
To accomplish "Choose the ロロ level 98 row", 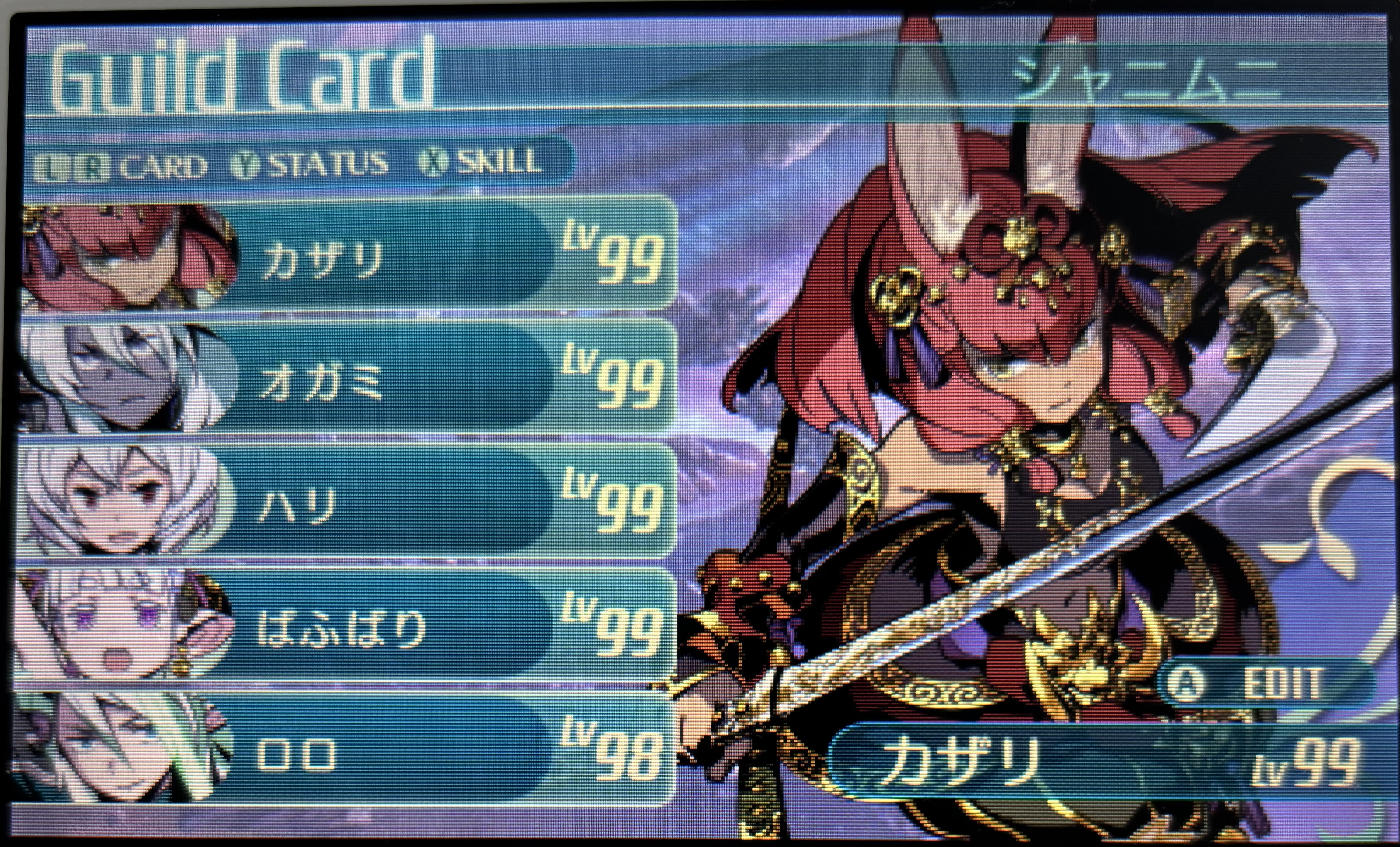I will 398,753.
